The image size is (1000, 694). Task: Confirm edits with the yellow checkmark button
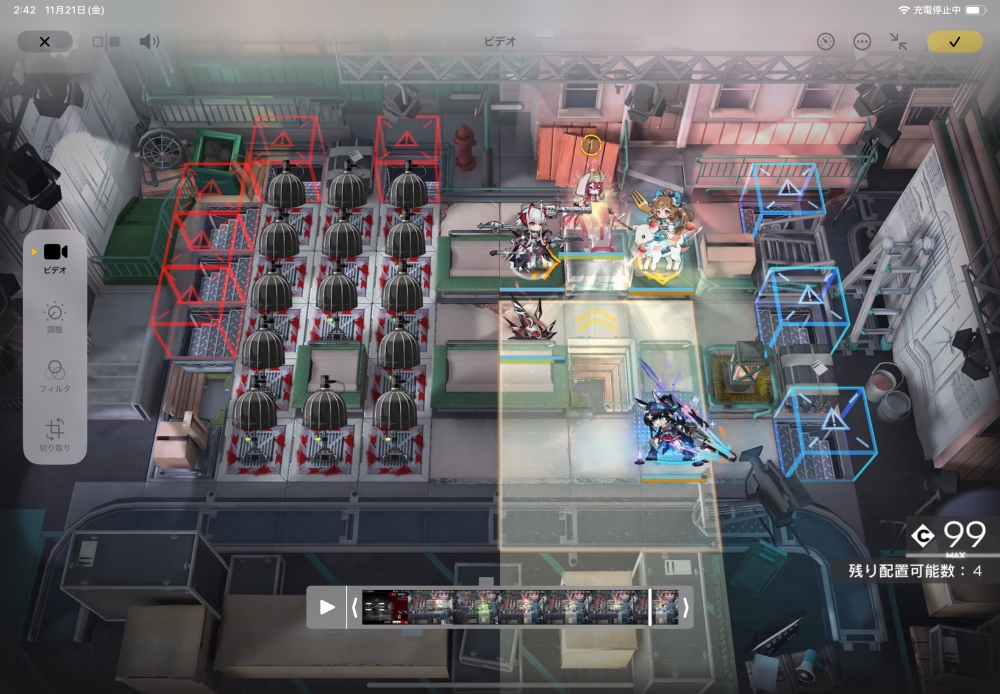(954, 41)
